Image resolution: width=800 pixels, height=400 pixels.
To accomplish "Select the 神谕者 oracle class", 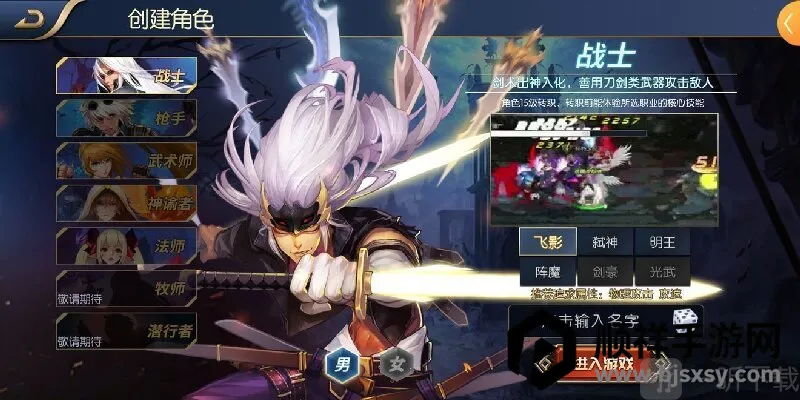I will coord(126,204).
